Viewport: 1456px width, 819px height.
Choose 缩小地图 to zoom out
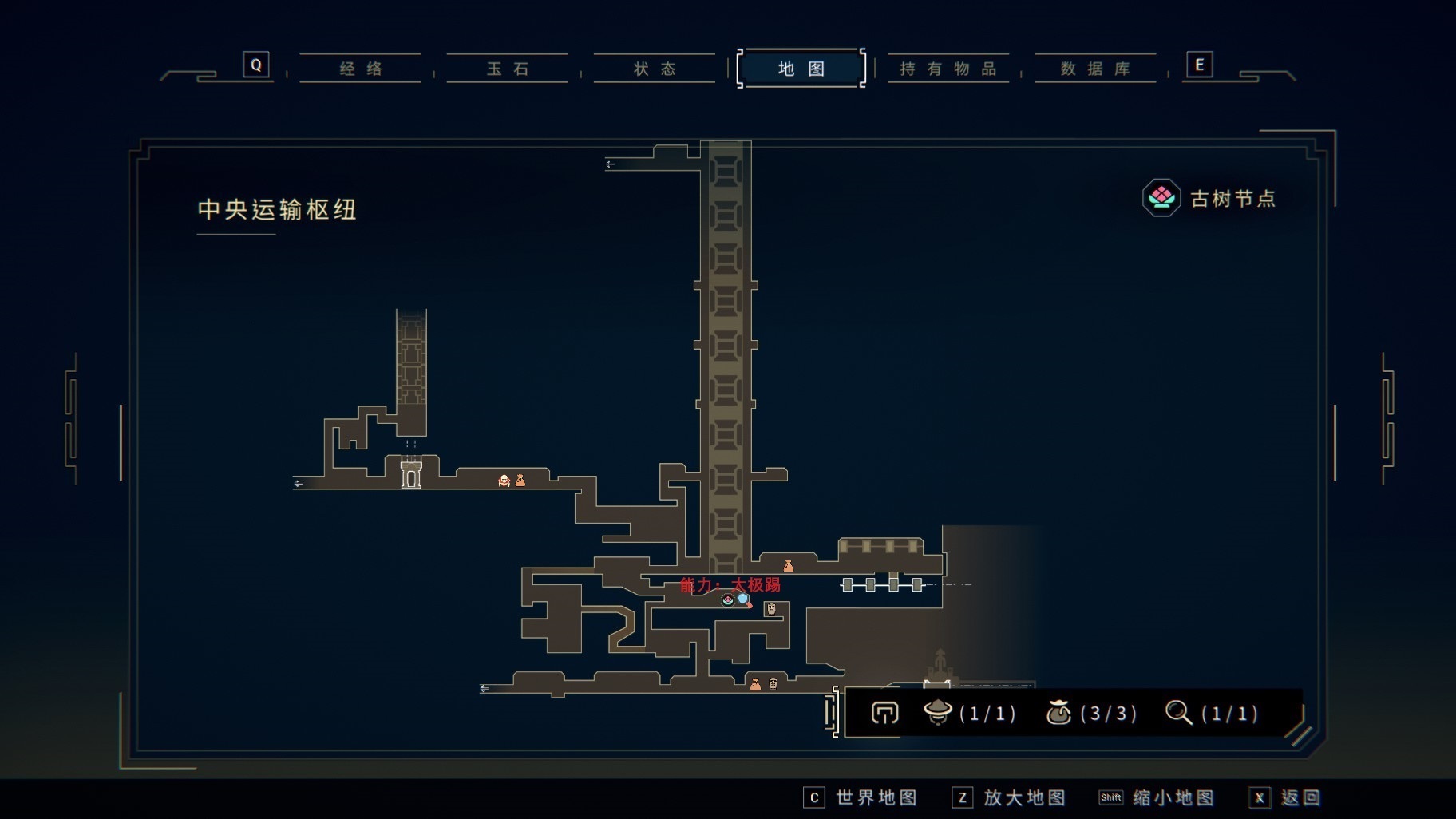pyautogui.click(x=1157, y=797)
